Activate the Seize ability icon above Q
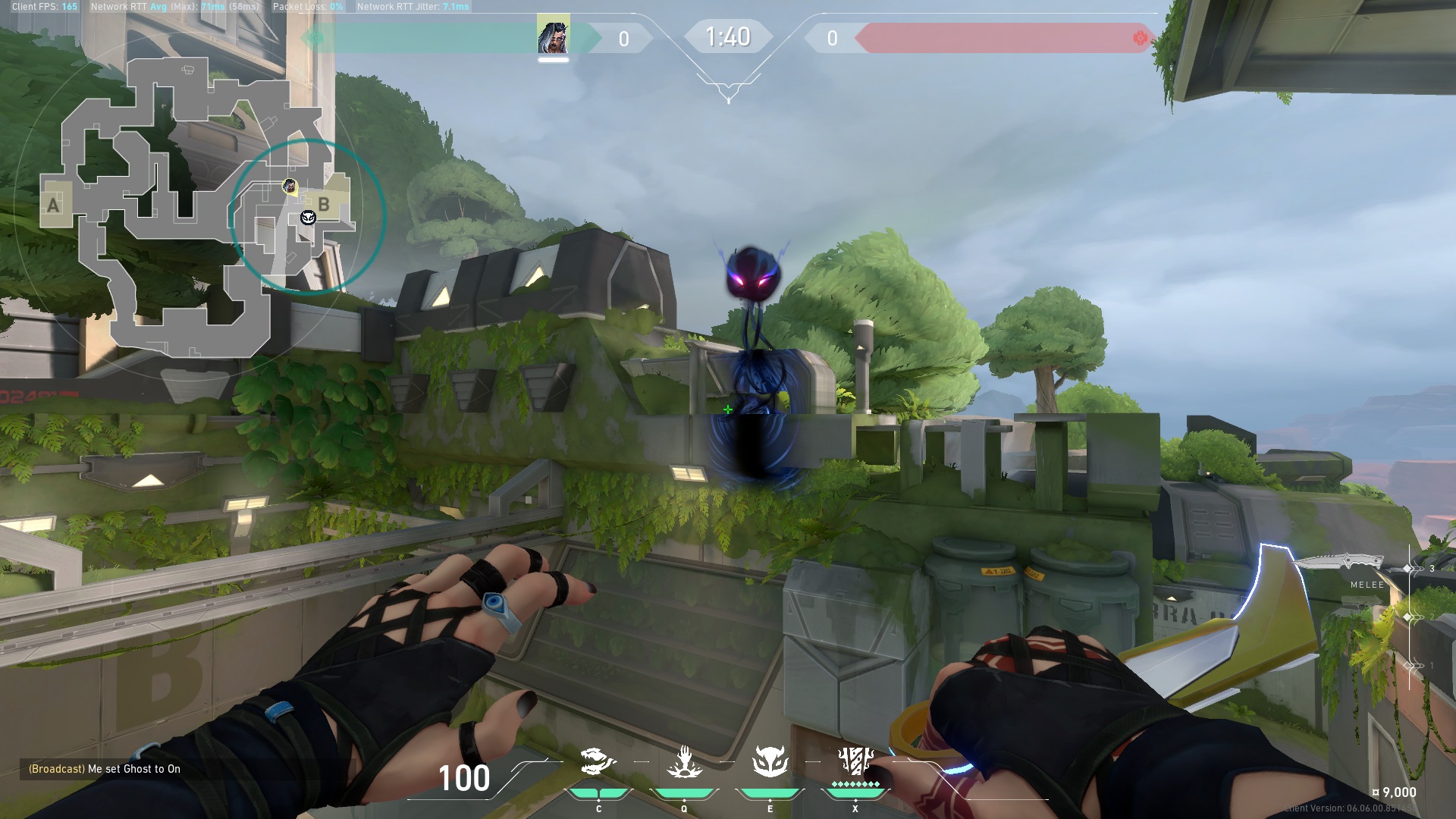The height and width of the screenshot is (819, 1456). [683, 761]
